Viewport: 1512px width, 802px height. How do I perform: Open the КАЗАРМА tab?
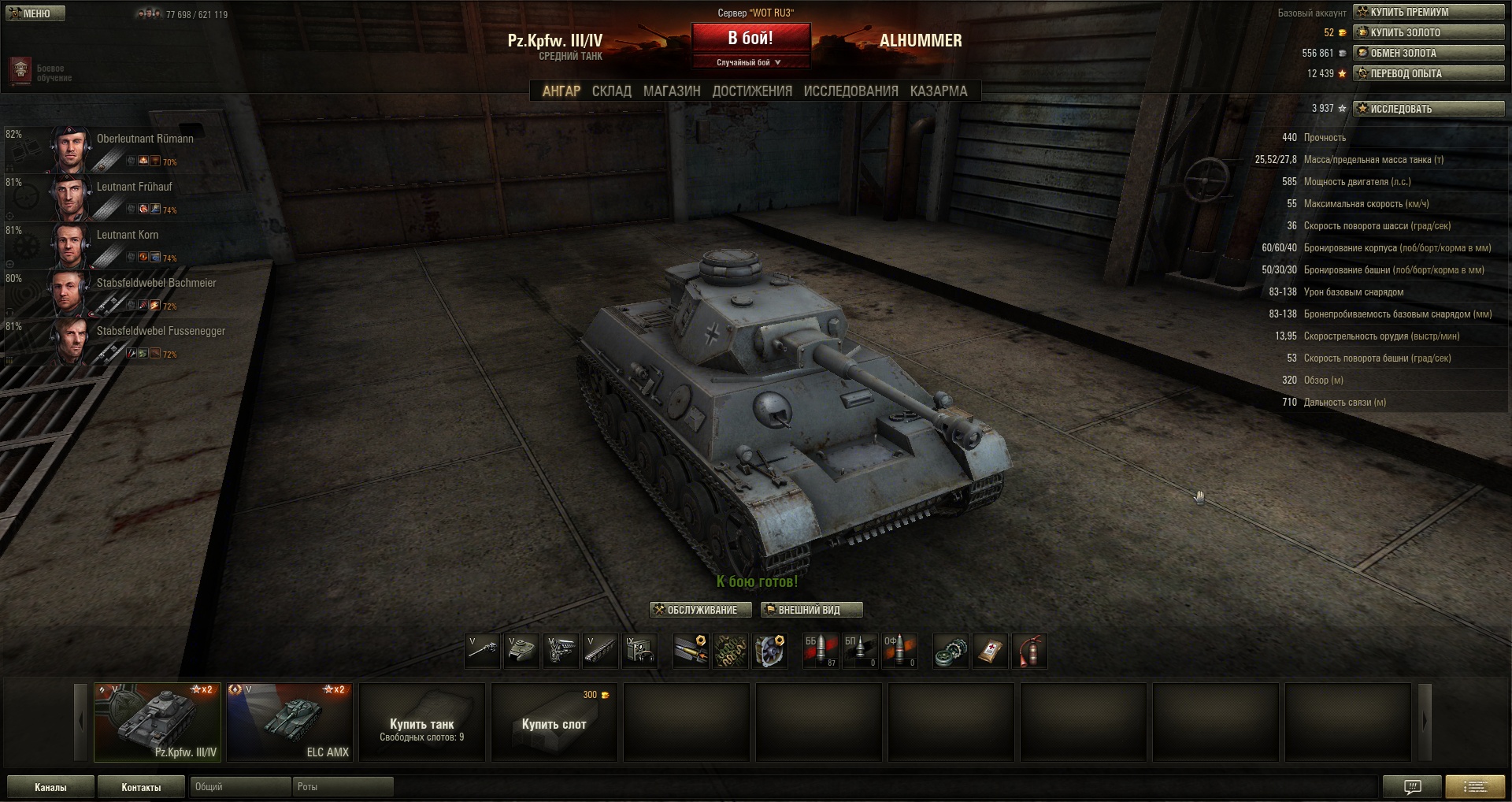(x=938, y=91)
